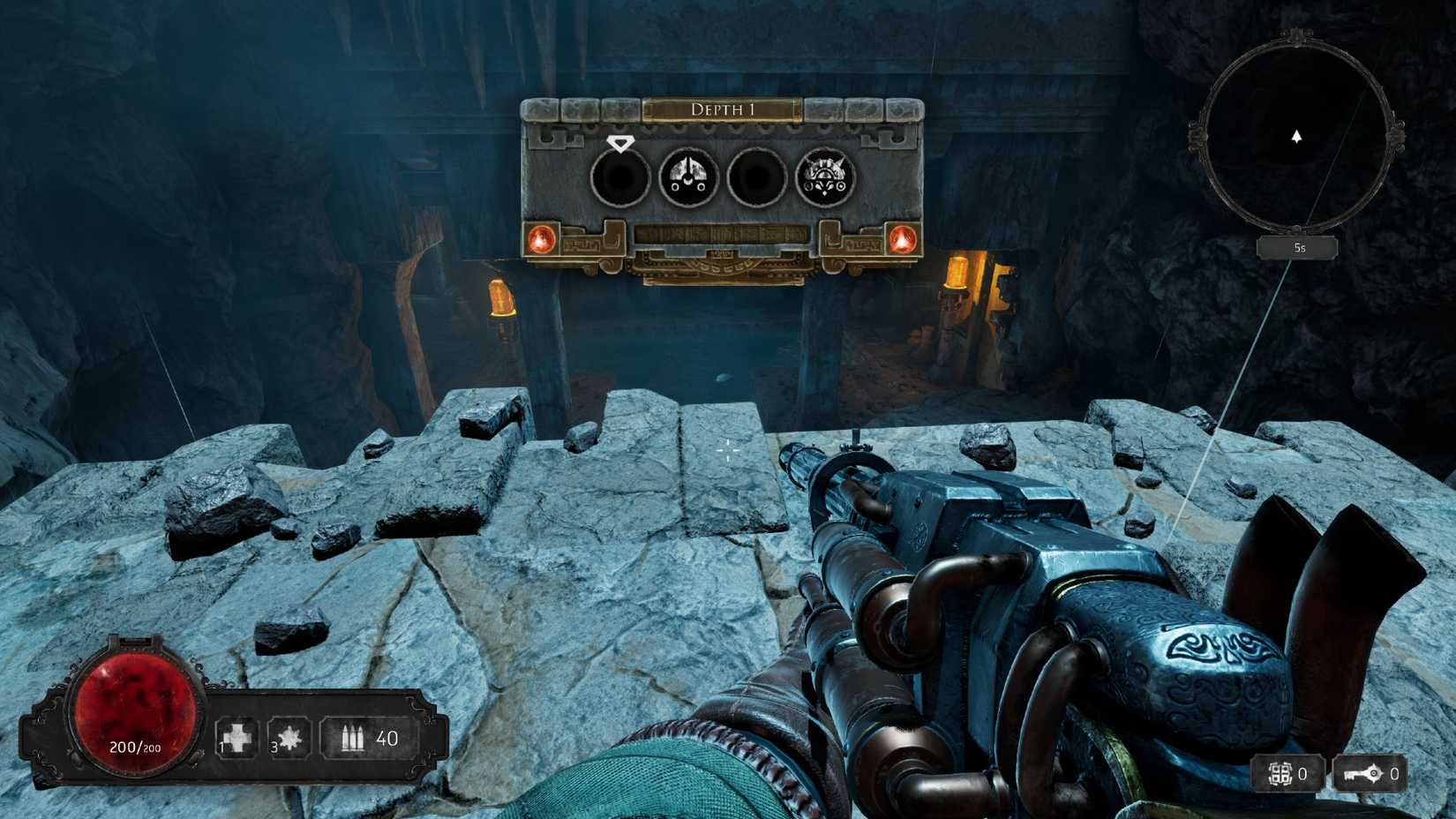Click the 200/200 health readout

click(134, 747)
